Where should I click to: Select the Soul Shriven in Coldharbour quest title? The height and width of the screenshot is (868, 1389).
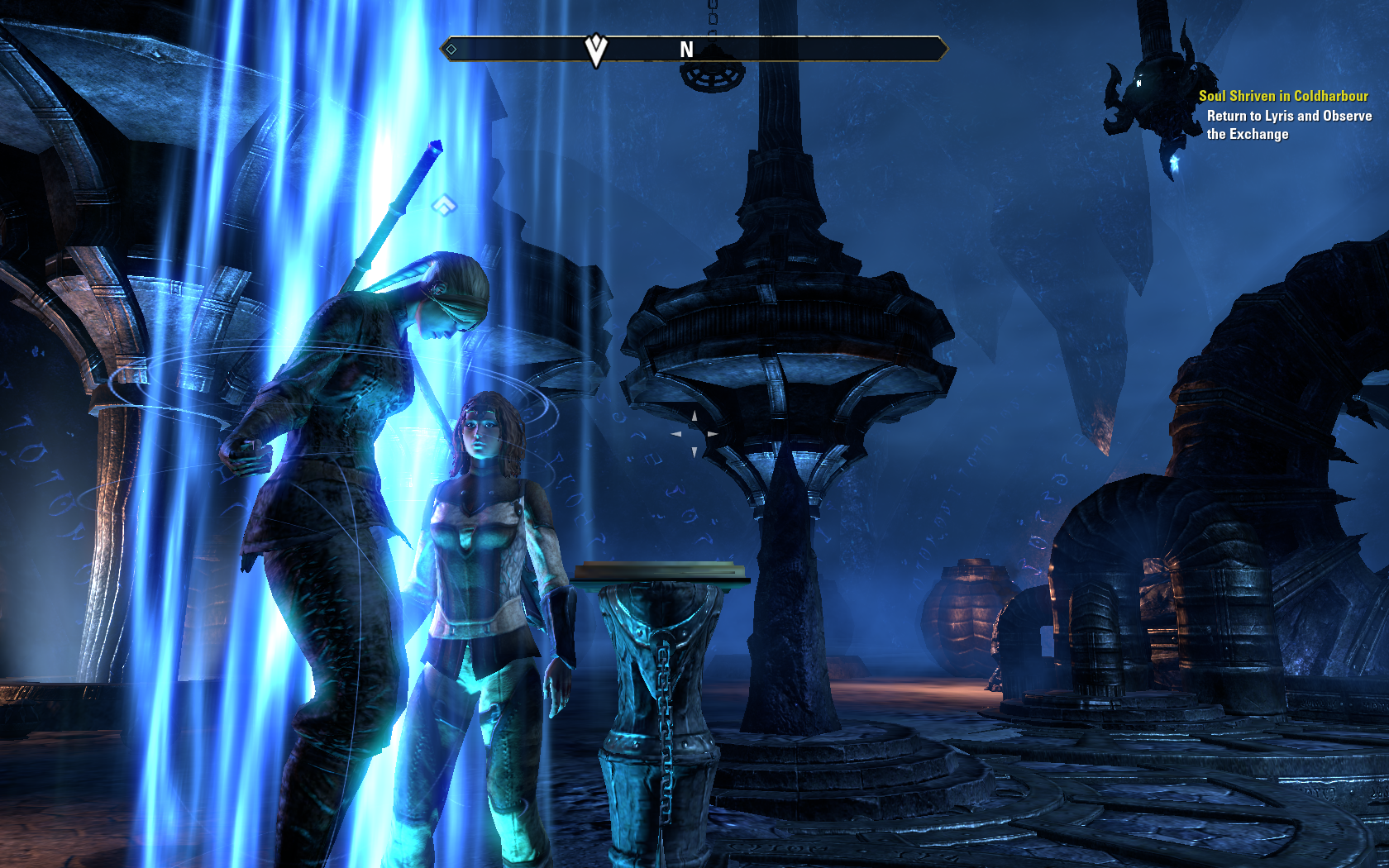coord(1283,96)
